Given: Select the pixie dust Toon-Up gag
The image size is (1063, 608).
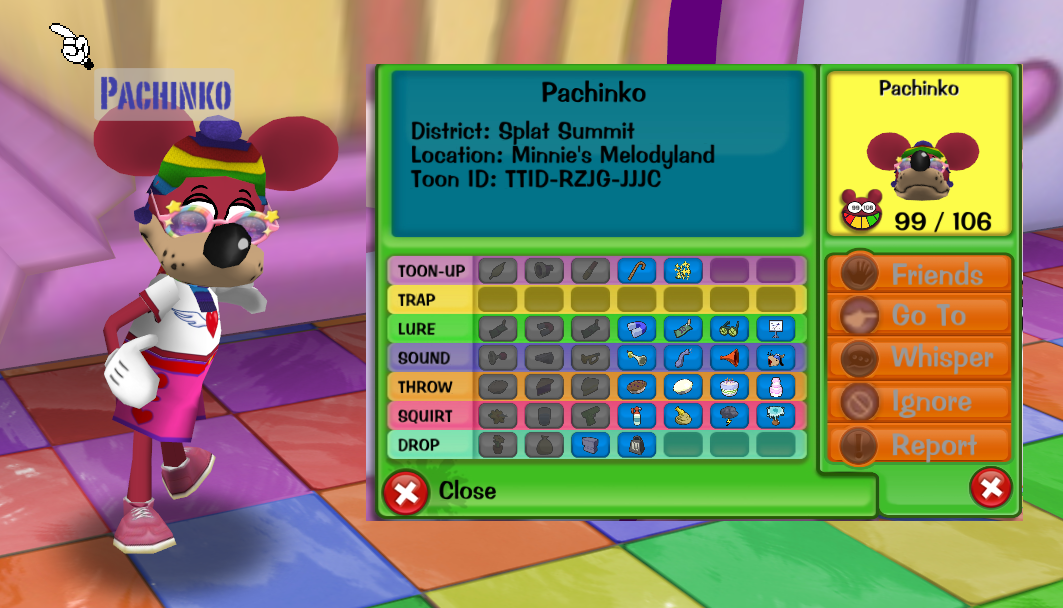Looking at the screenshot, I should [683, 270].
